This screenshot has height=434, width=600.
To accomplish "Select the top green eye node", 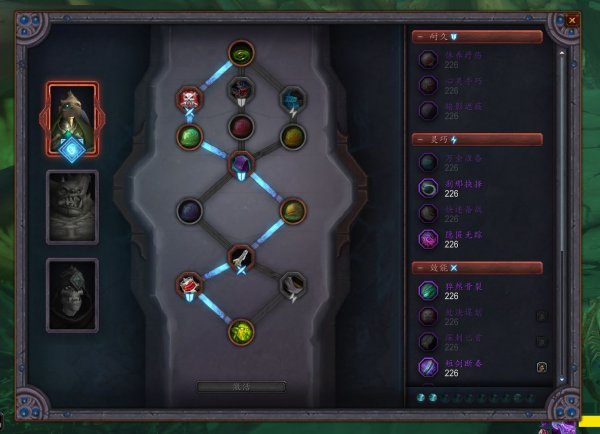I will click(x=240, y=52).
